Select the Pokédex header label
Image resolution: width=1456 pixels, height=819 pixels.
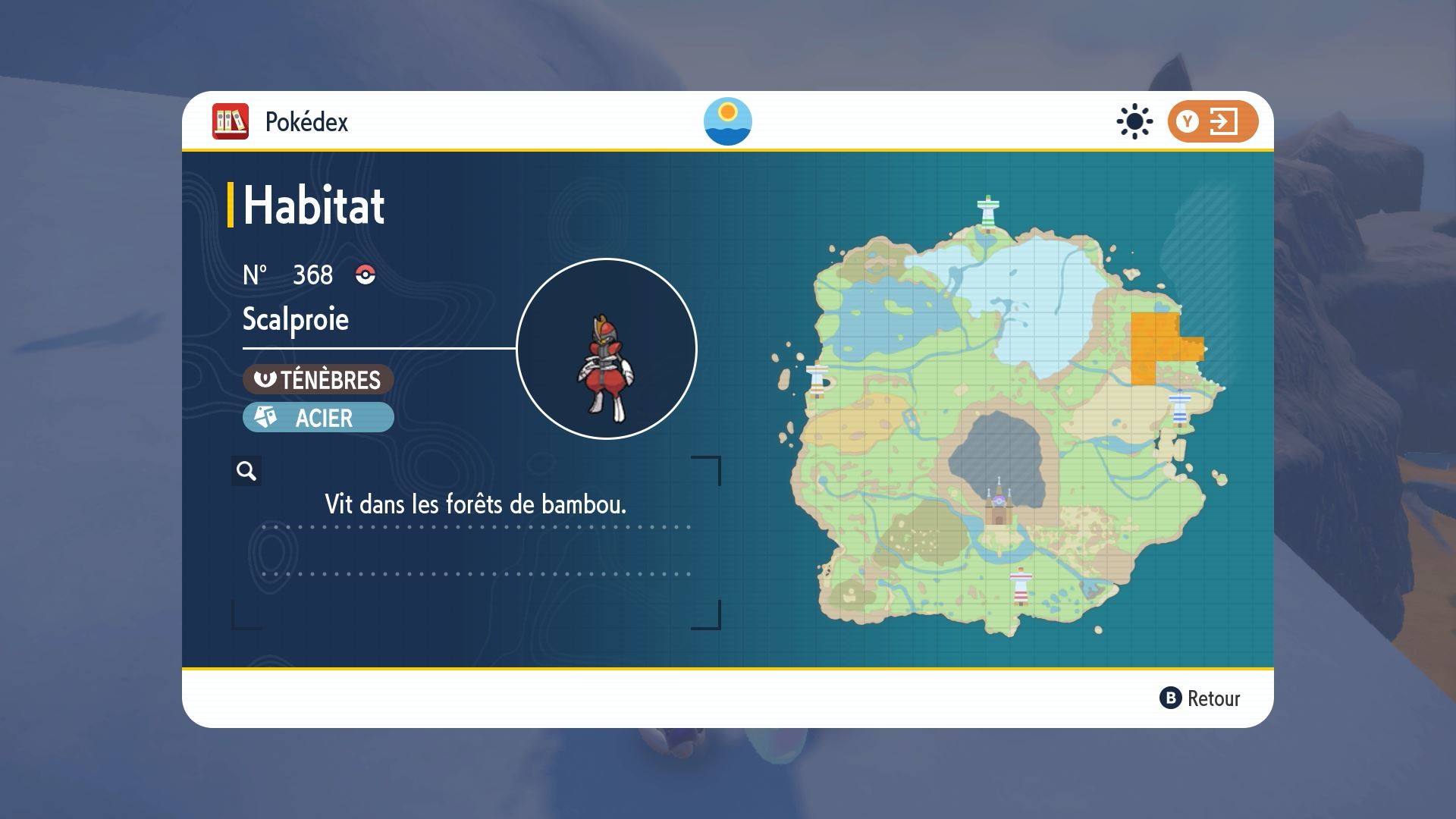click(x=306, y=121)
